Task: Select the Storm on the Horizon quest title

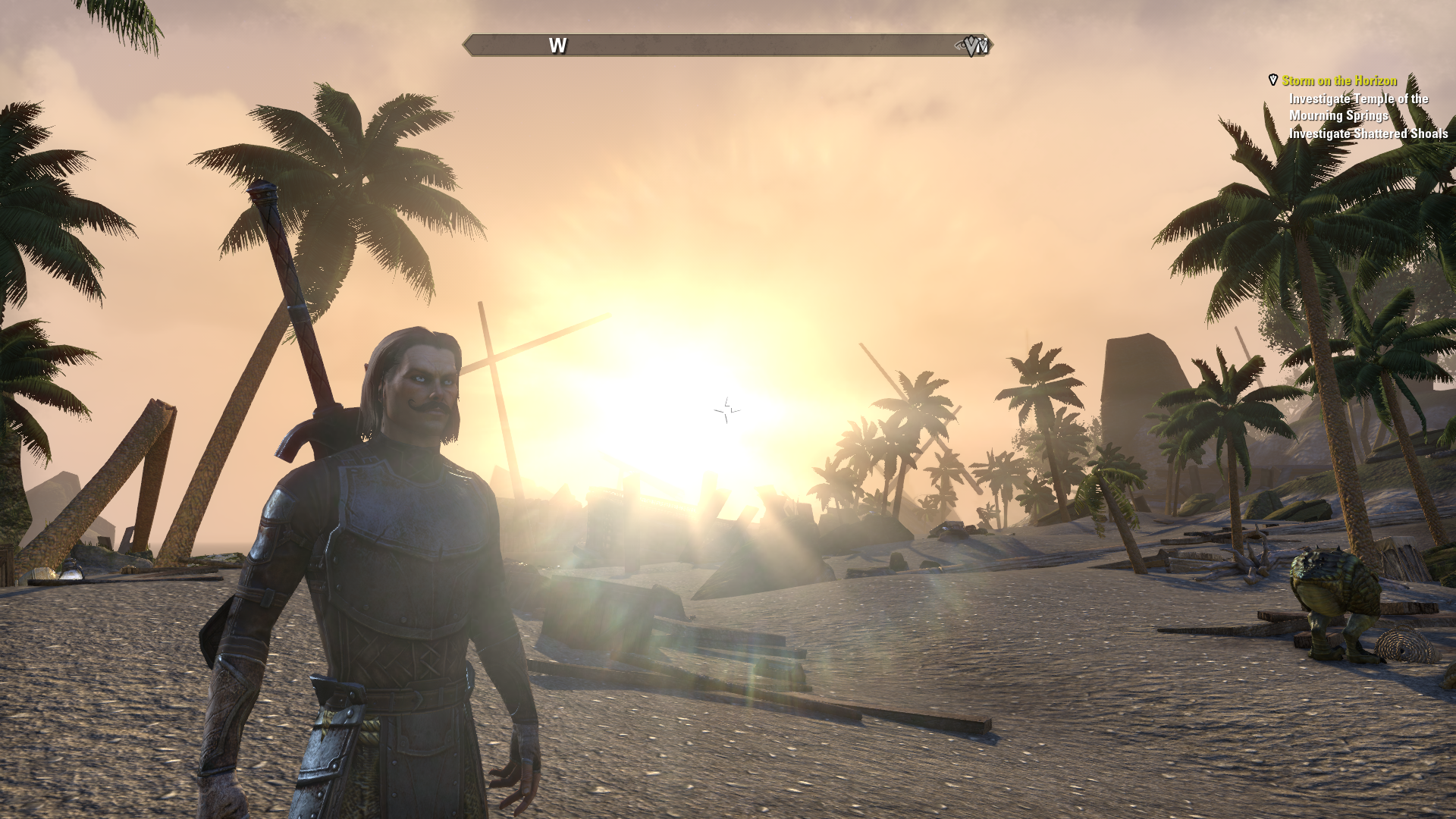Action: [x=1339, y=80]
